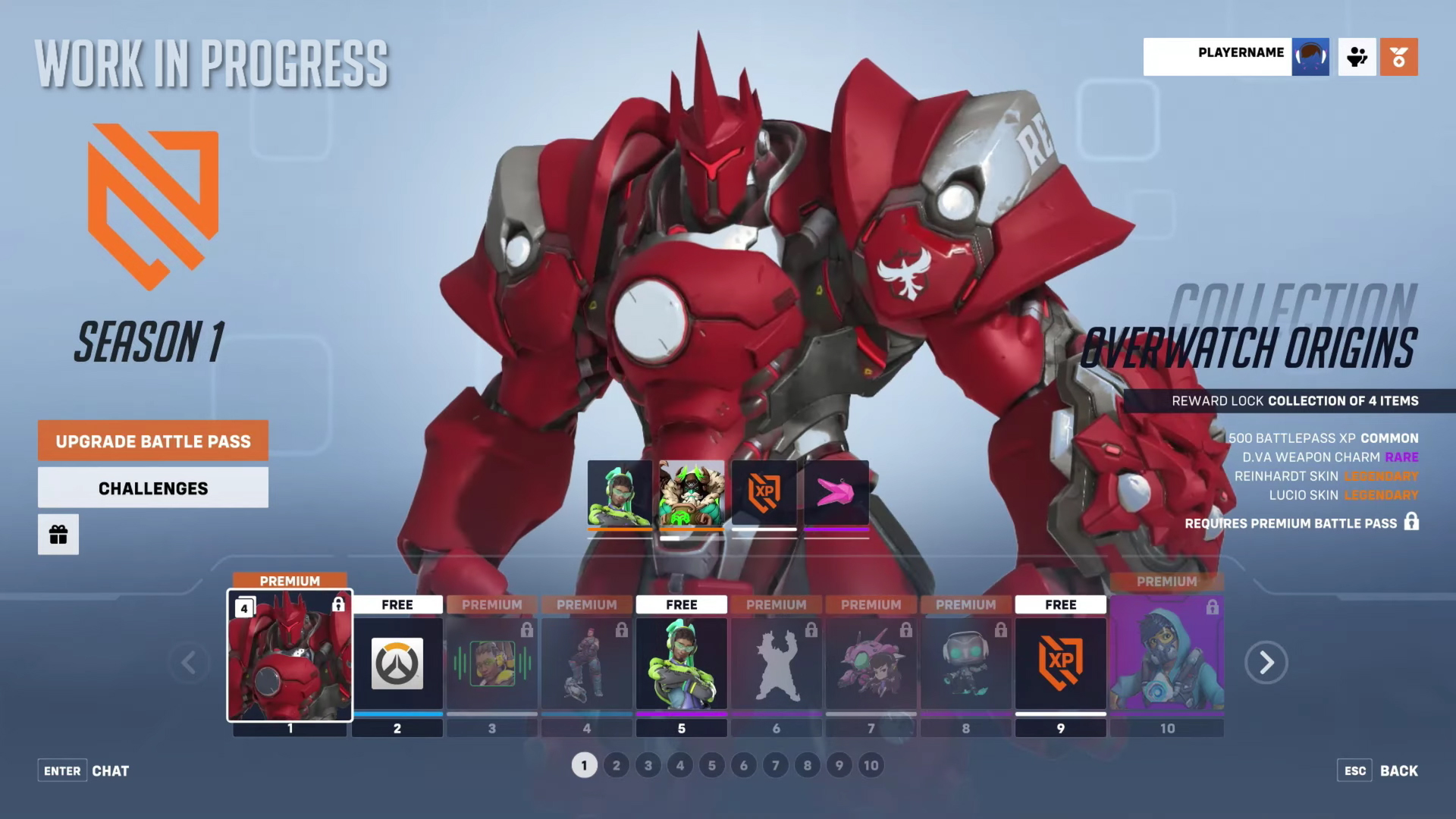The height and width of the screenshot is (819, 1456).
Task: Show the next page of rewards arrow
Action: [x=1266, y=663]
